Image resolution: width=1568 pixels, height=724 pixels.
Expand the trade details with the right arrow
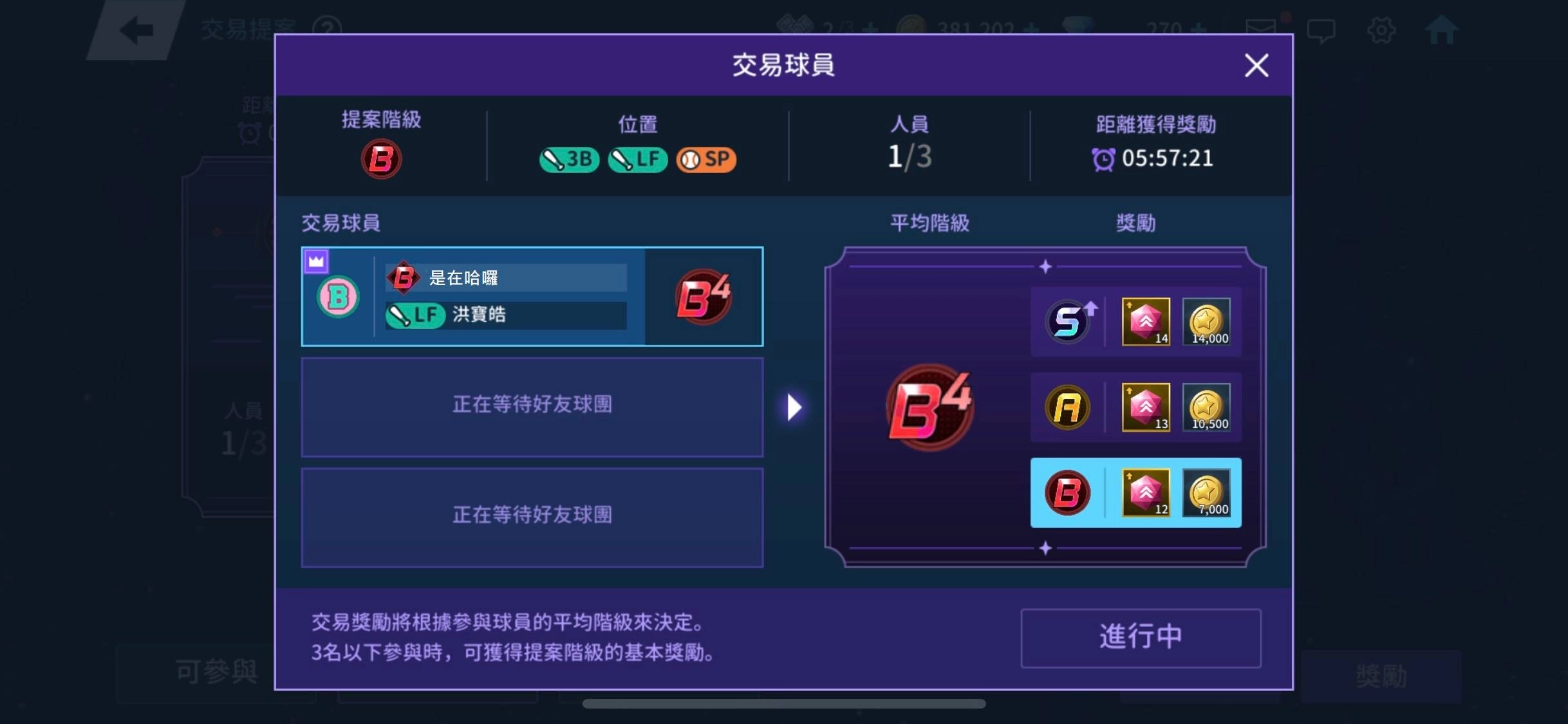coord(793,407)
